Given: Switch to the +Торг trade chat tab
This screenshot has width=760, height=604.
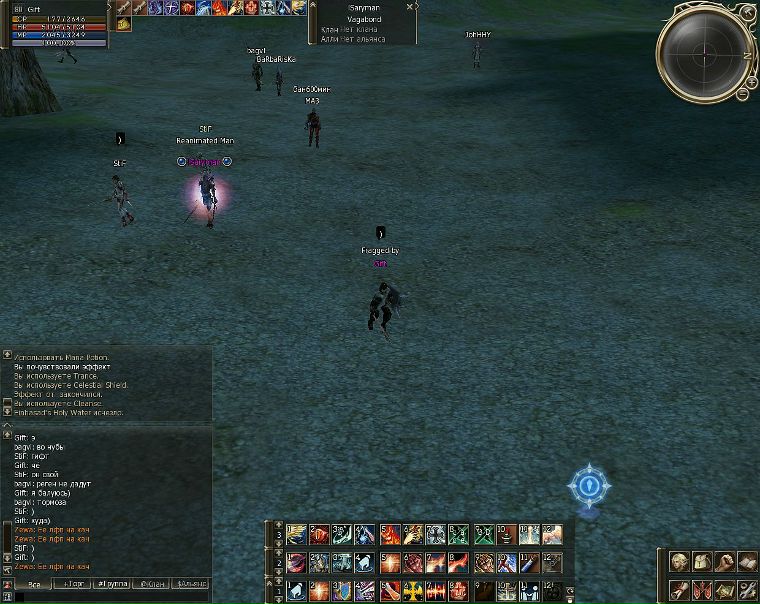Looking at the screenshot, I should point(74,583).
